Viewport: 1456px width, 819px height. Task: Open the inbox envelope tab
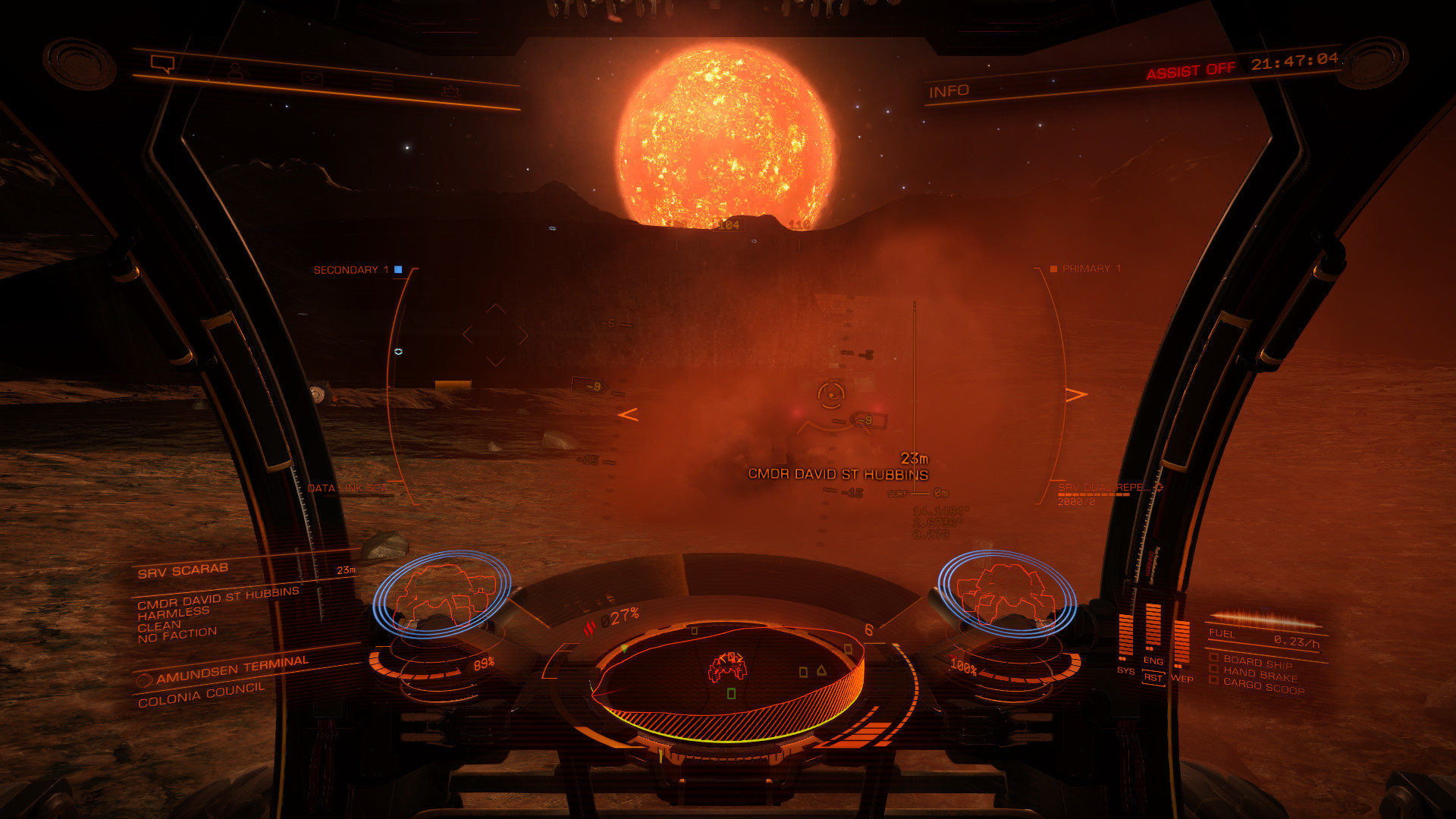point(312,79)
